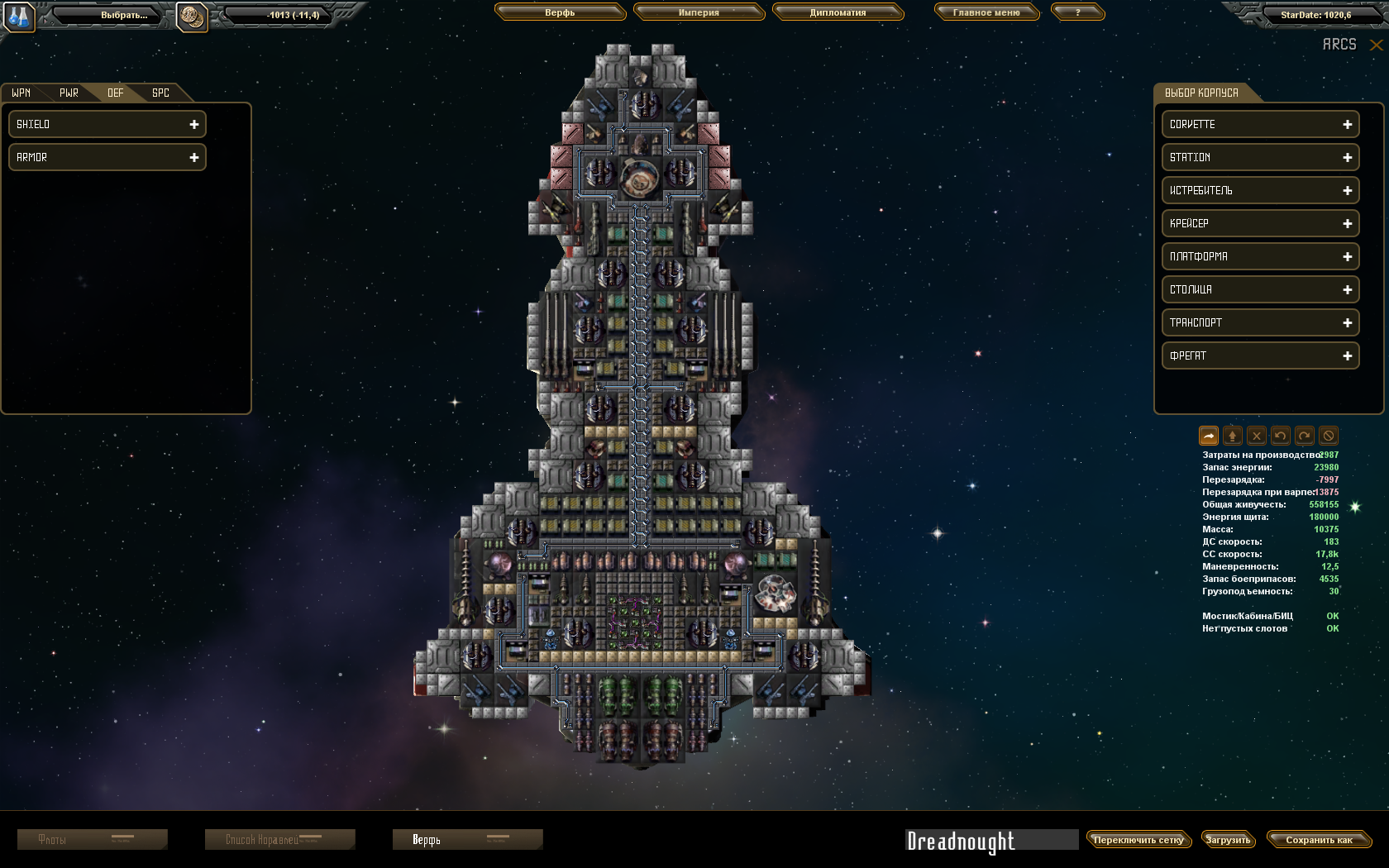Switch to the PWR modules tab
The height and width of the screenshot is (868, 1389).
(x=69, y=93)
